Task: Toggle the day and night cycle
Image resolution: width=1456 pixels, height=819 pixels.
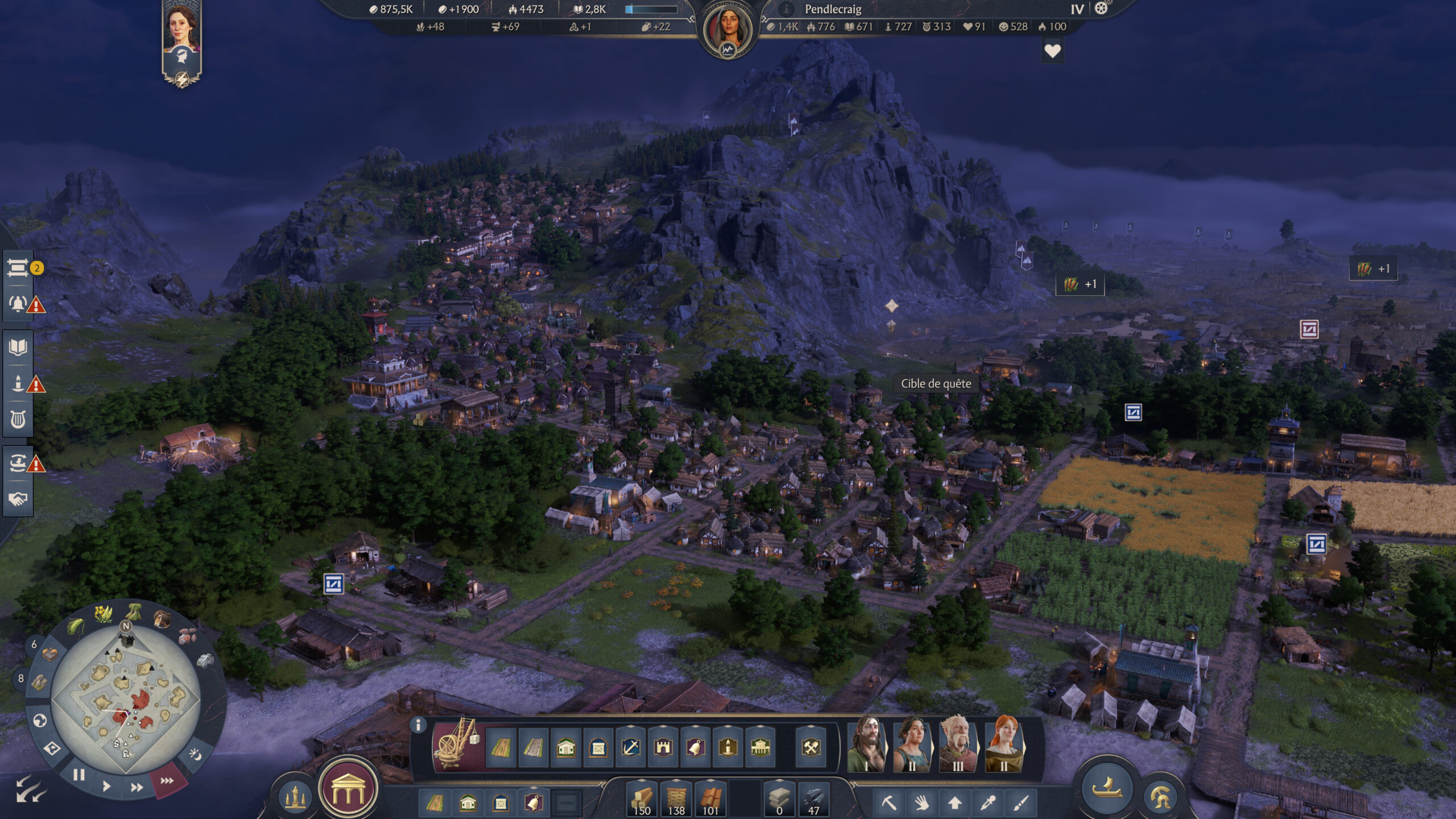Action: point(195,755)
